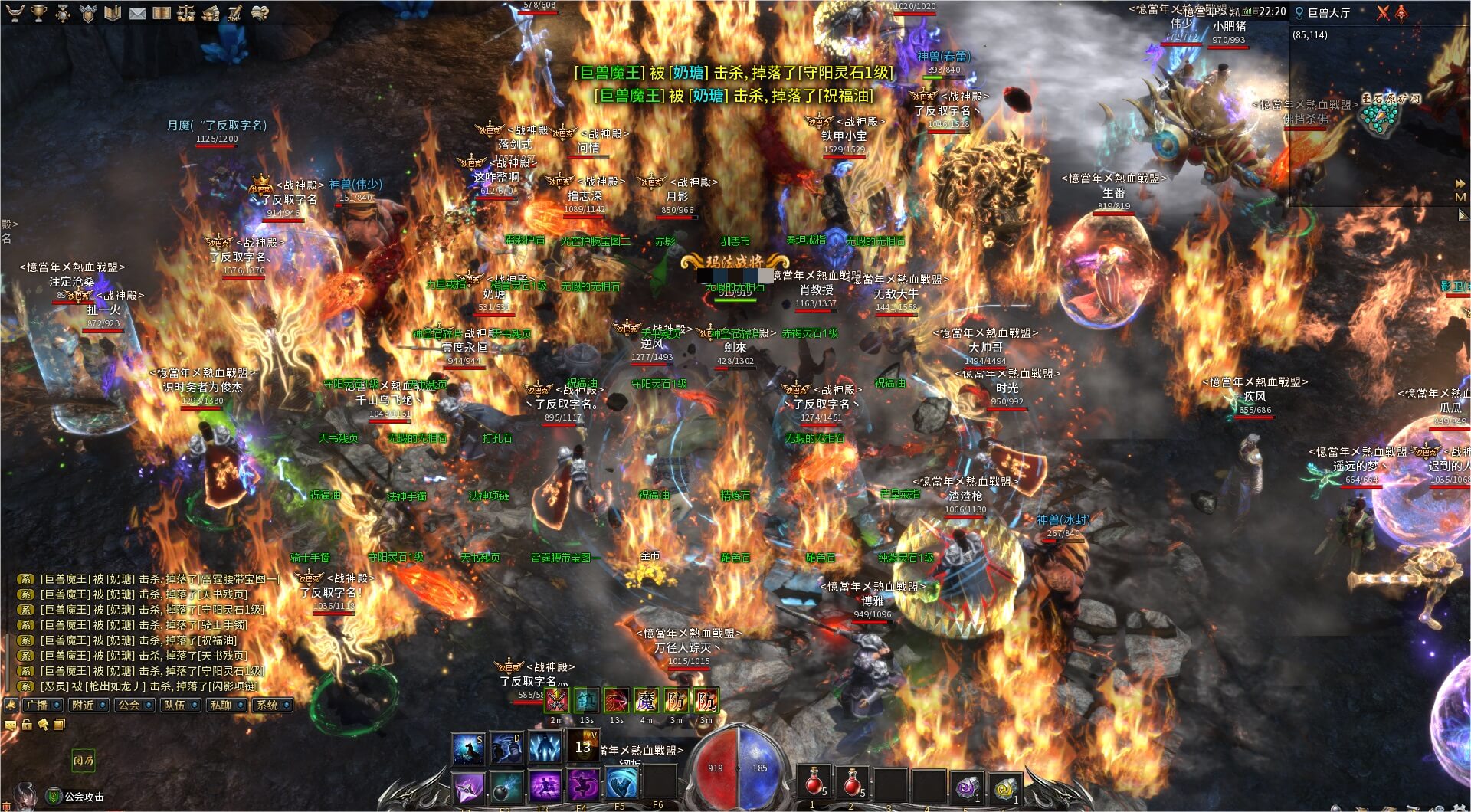1471x812 pixels.
Task: Open the 私聊 chat tab
Action: tap(225, 705)
